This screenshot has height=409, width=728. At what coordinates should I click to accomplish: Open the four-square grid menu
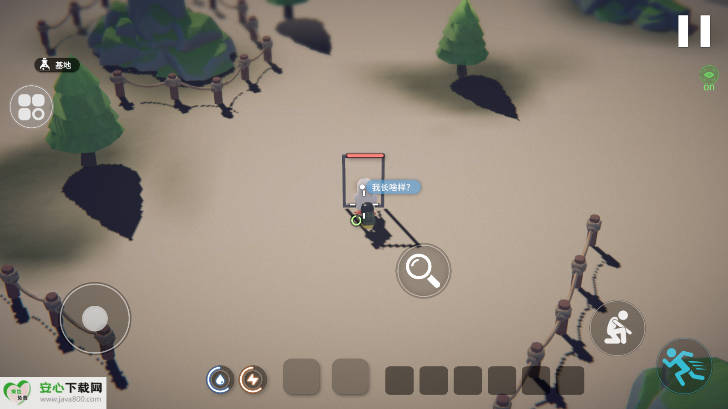(31, 106)
